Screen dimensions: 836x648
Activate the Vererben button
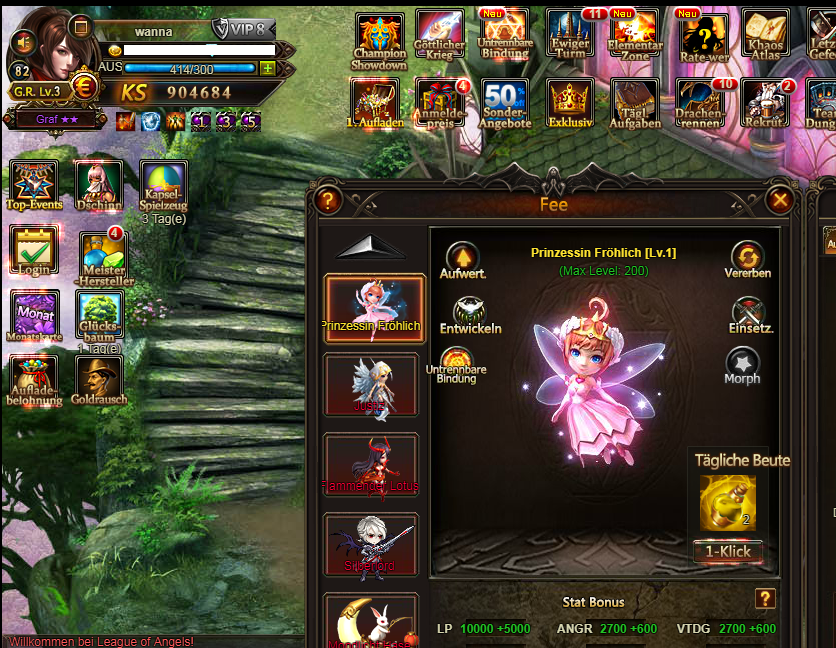pos(747,259)
